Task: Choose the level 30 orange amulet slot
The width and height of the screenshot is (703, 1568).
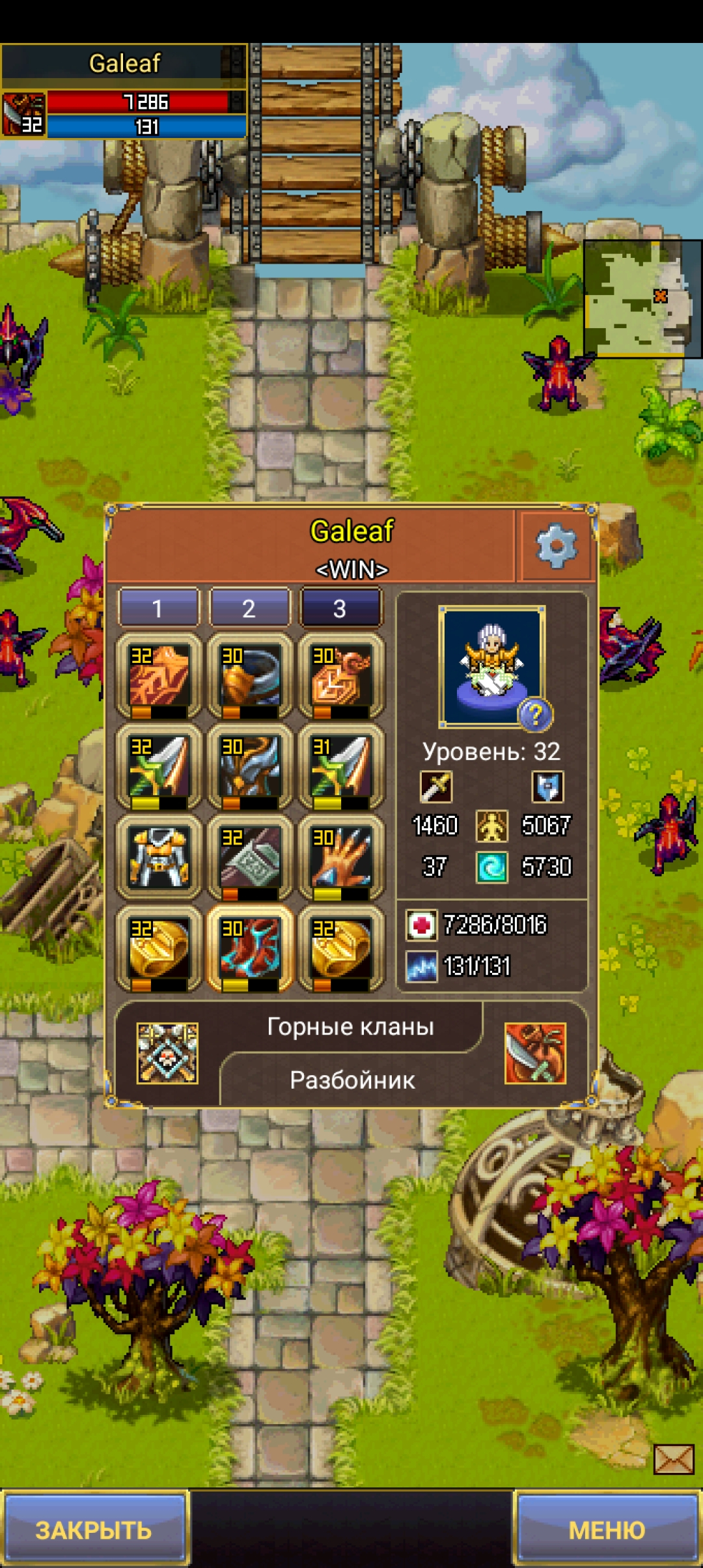Action: (x=341, y=677)
